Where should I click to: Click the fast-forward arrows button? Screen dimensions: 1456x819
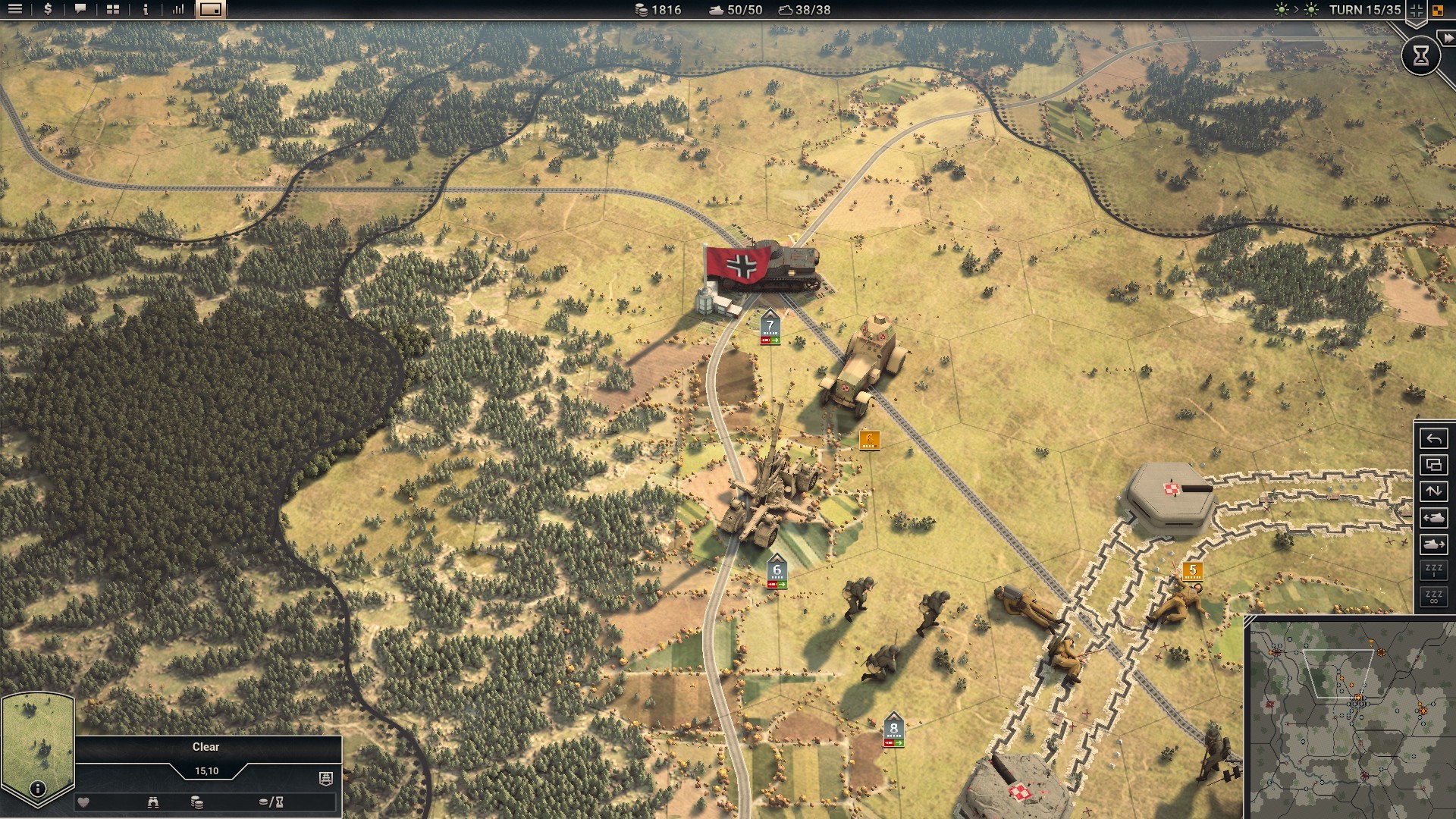click(x=1448, y=38)
